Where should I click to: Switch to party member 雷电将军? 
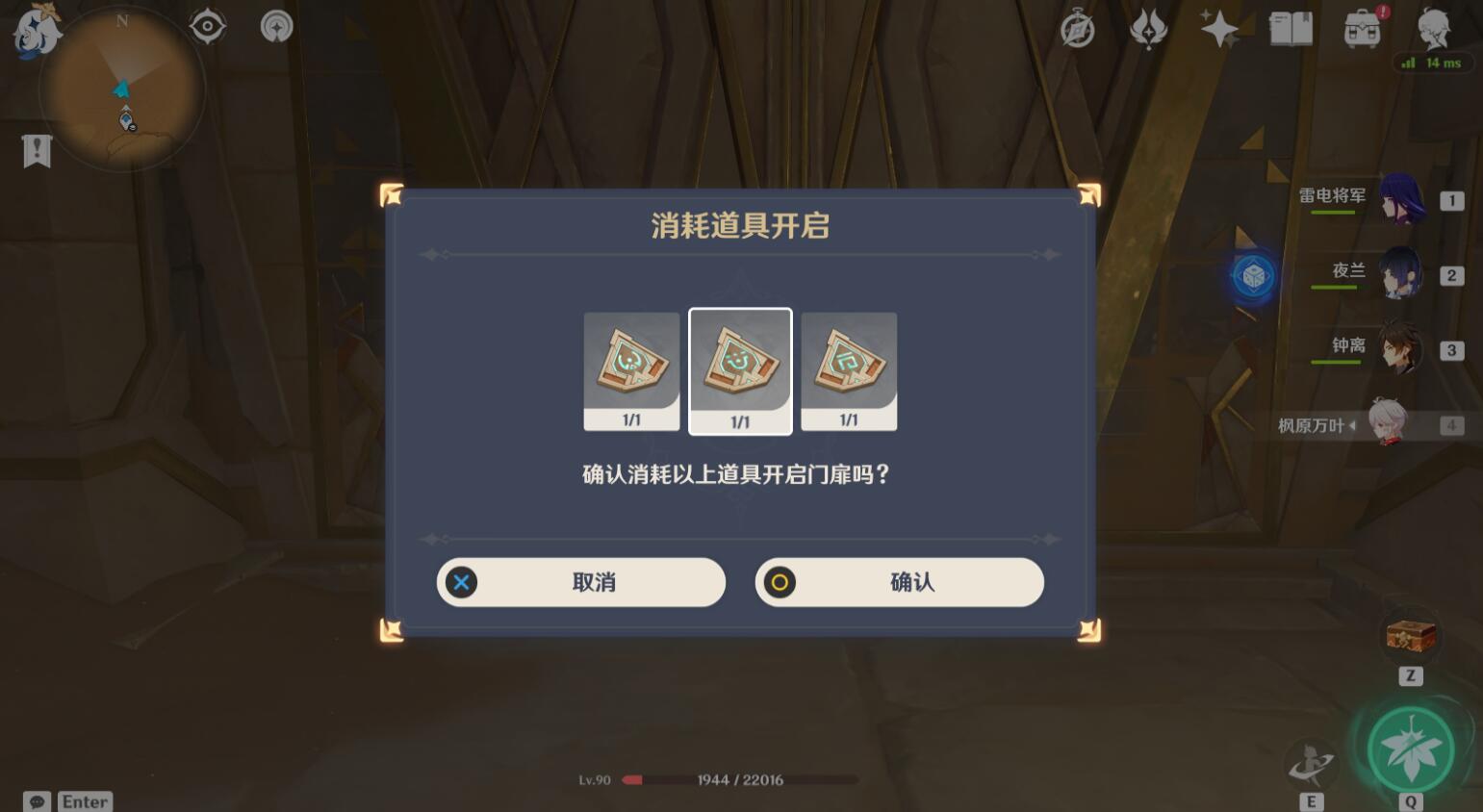coord(1400,199)
